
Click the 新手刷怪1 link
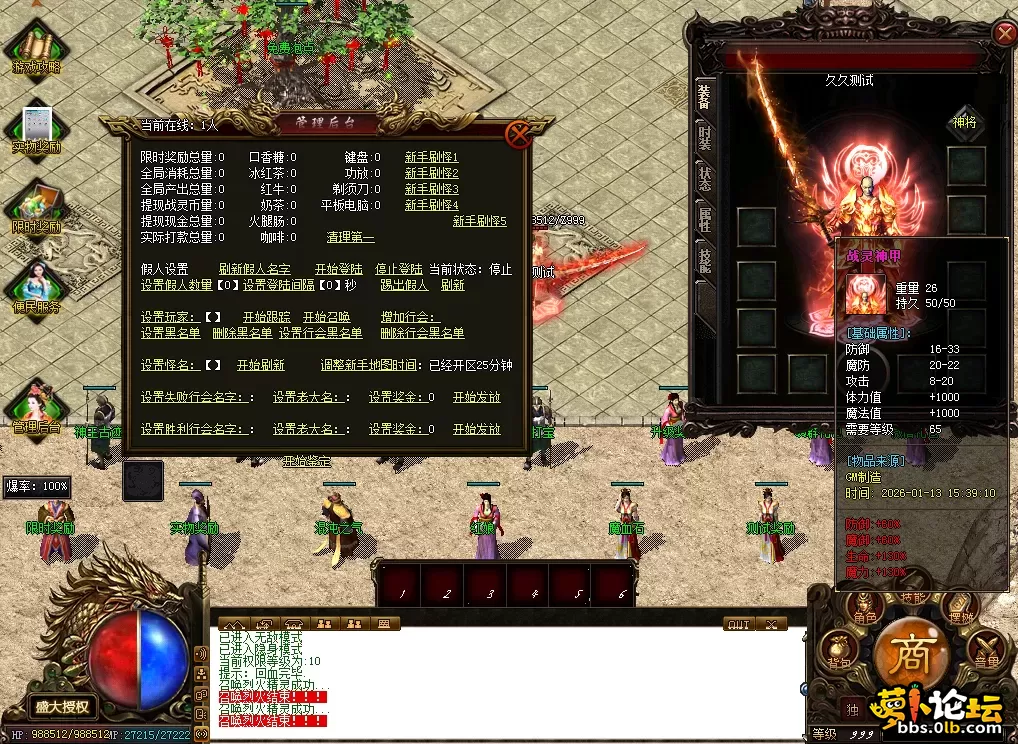431,157
